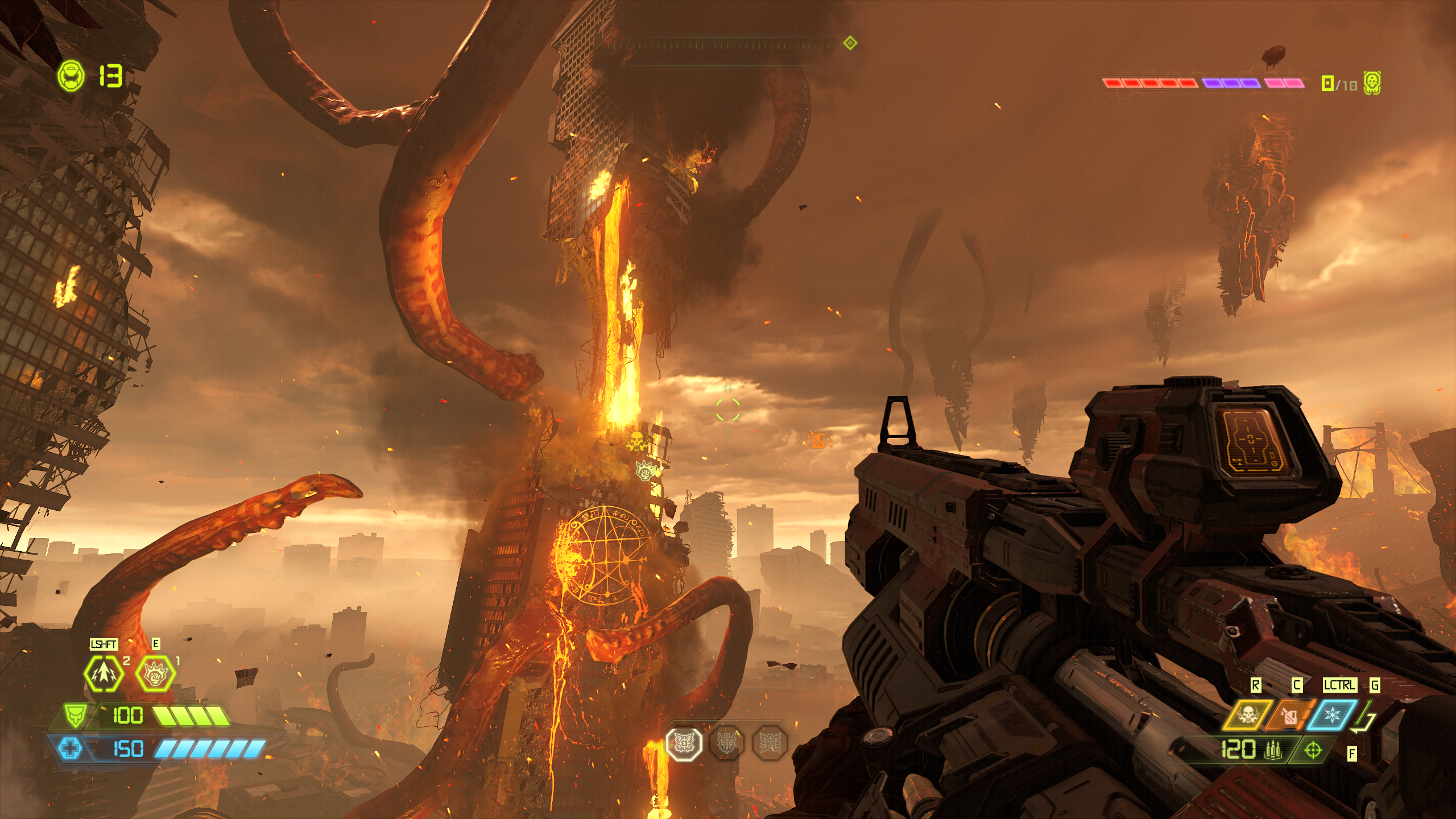Choose the dimmed dagger rune icon
The width and height of the screenshot is (1456, 819).
(x=726, y=742)
